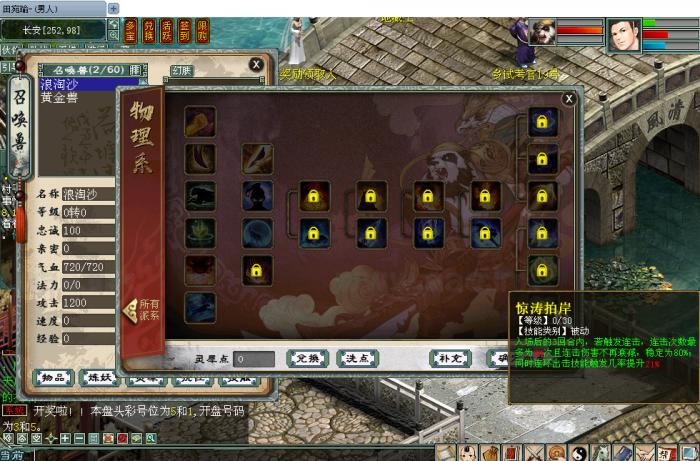This screenshot has width=700, height=461.
Task: Open a new tab with plus button
Action: (x=113, y=8)
